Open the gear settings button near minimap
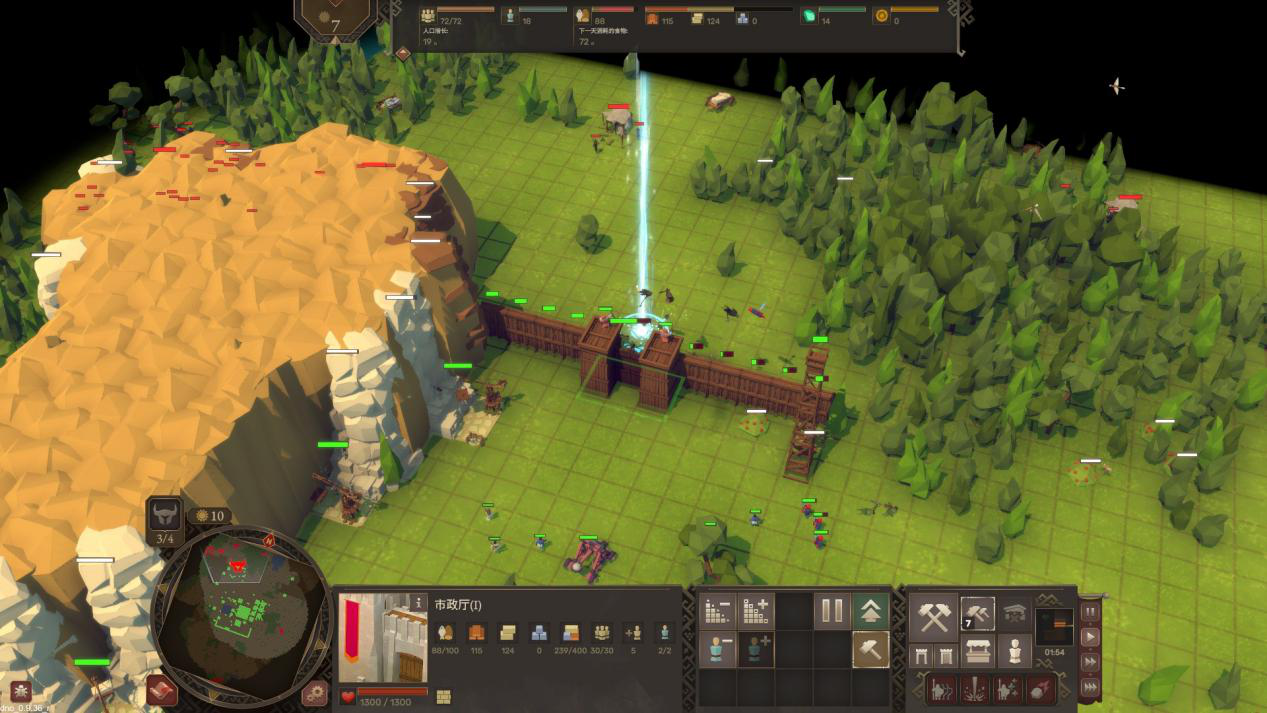The image size is (1267, 713). coord(315,691)
